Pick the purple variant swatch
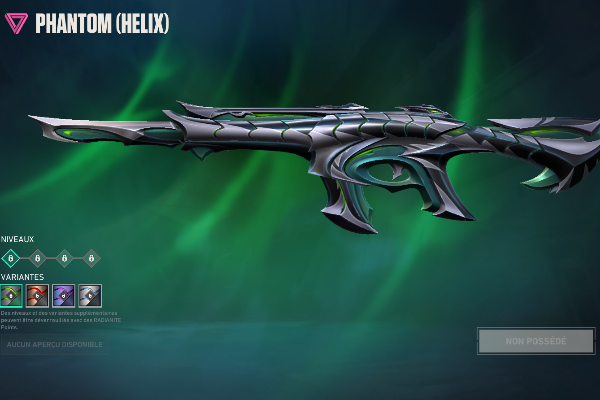Viewport: 600px width, 400px height. pos(63,295)
